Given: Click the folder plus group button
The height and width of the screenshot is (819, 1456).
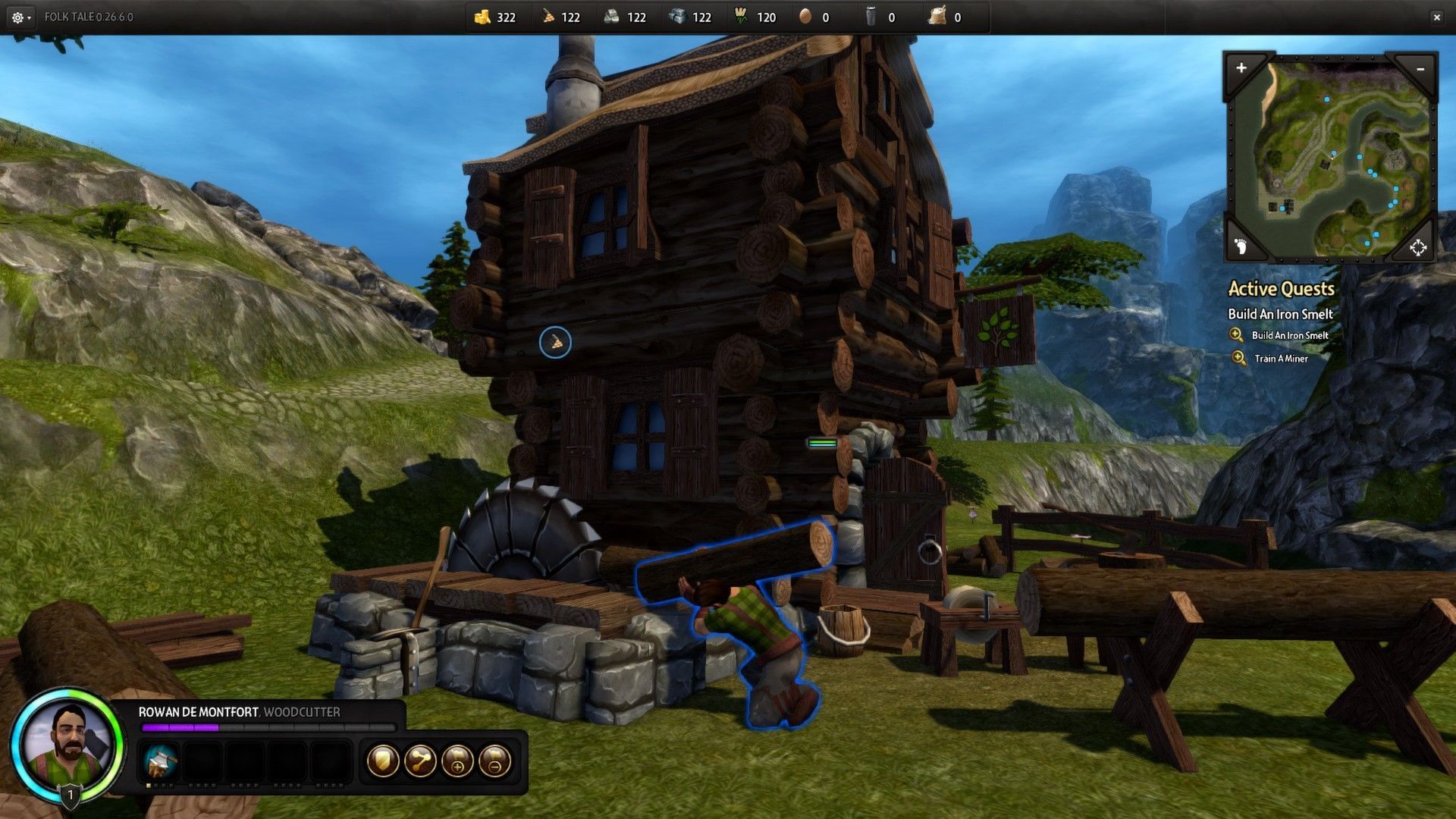Looking at the screenshot, I should (457, 761).
